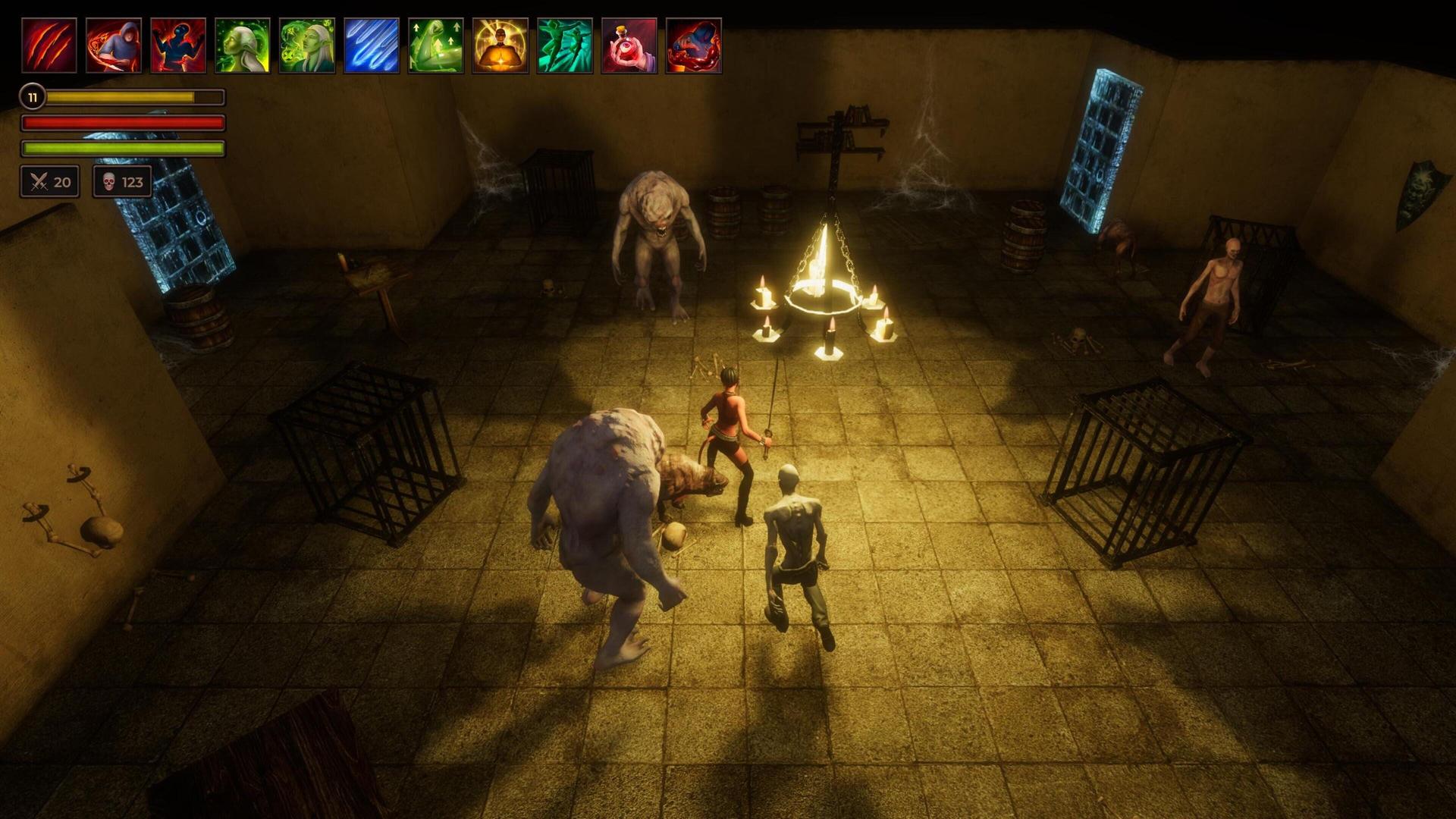The width and height of the screenshot is (1456, 819).
Task: Use the green flexing arm buff
Action: (x=436, y=45)
